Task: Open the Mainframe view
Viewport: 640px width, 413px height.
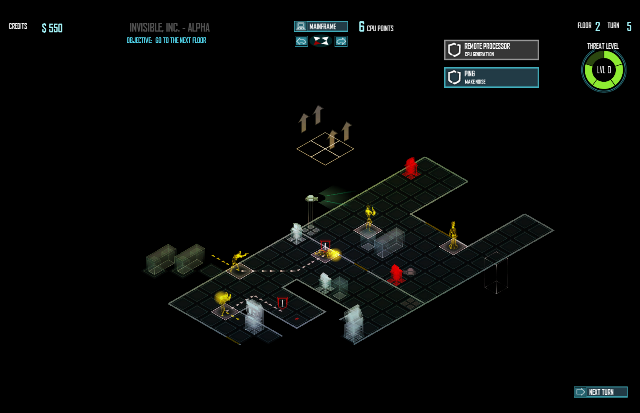Action: pos(321,27)
